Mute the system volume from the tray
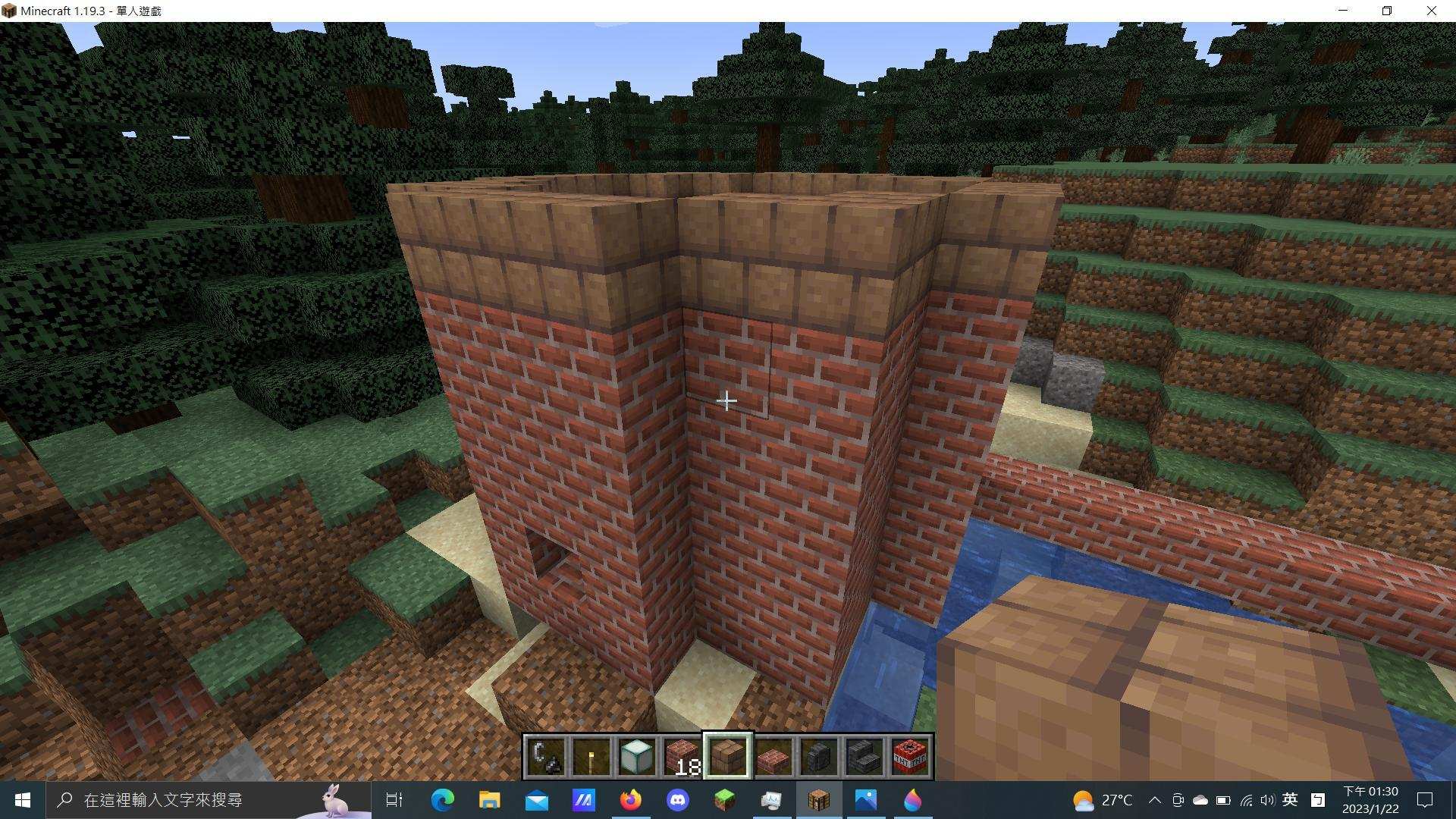The height and width of the screenshot is (819, 1456). (1268, 799)
